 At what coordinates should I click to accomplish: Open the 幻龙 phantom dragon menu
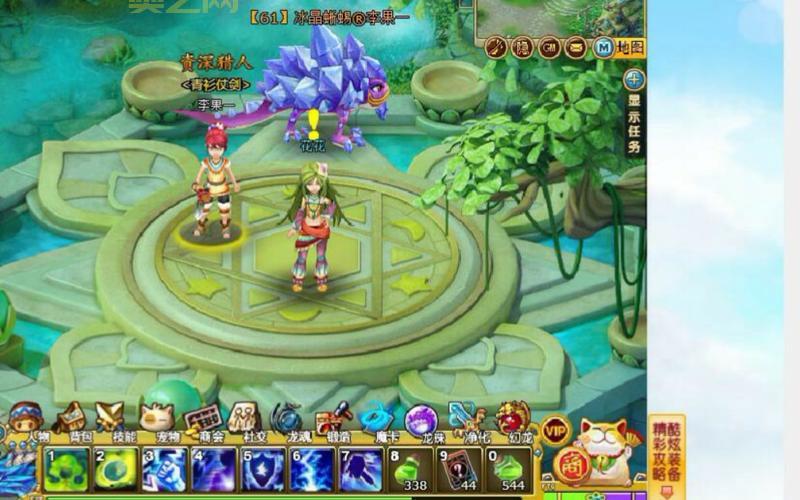(x=511, y=418)
